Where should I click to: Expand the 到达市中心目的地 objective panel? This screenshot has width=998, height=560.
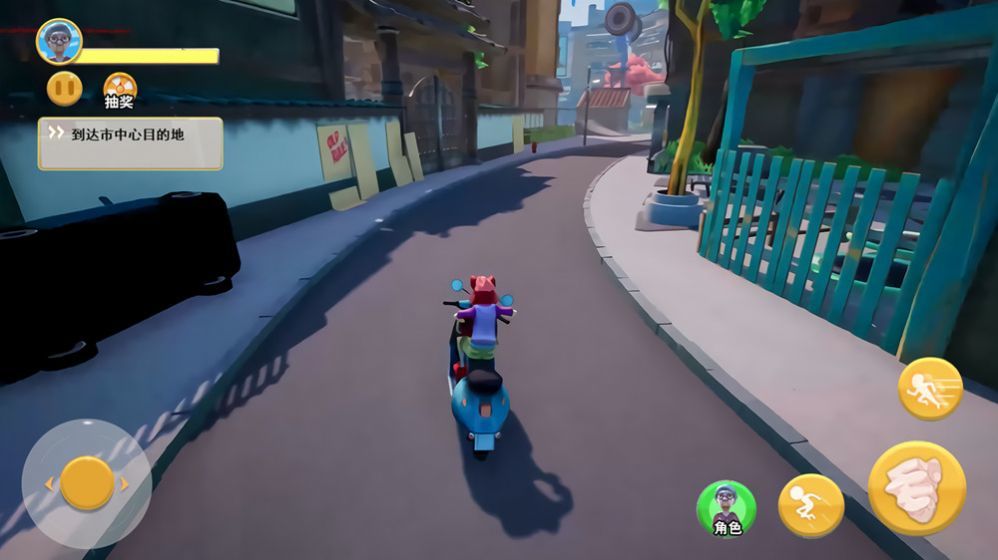130,144
